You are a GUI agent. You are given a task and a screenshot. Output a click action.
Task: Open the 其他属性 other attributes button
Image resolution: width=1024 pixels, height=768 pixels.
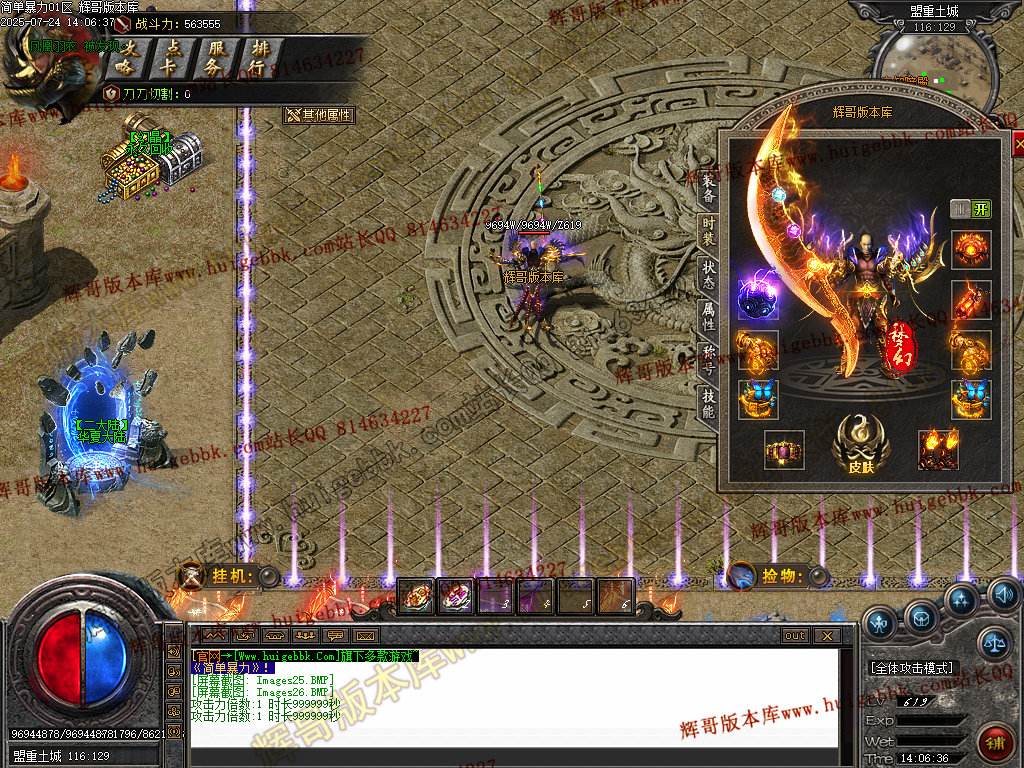tap(320, 115)
